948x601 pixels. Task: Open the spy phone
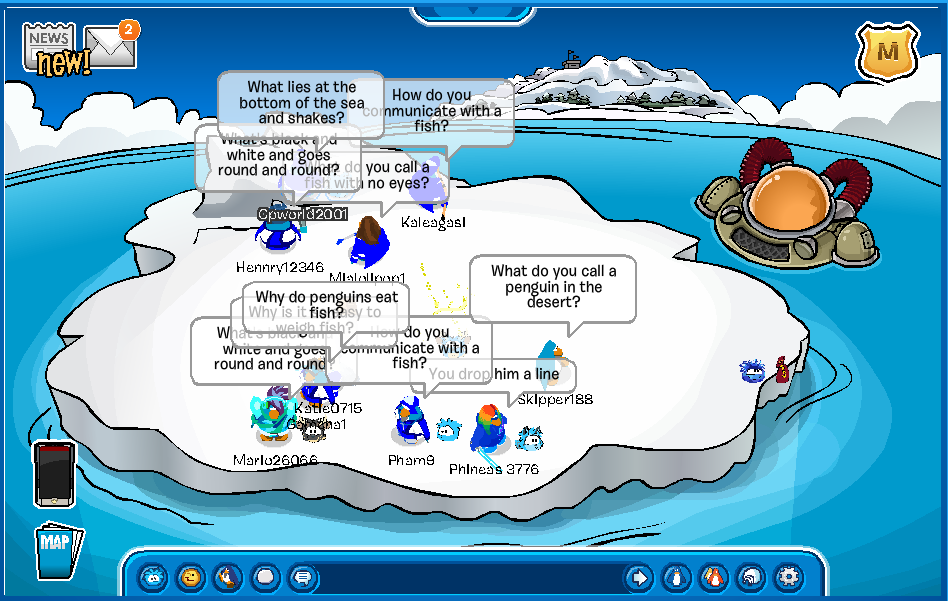point(54,474)
